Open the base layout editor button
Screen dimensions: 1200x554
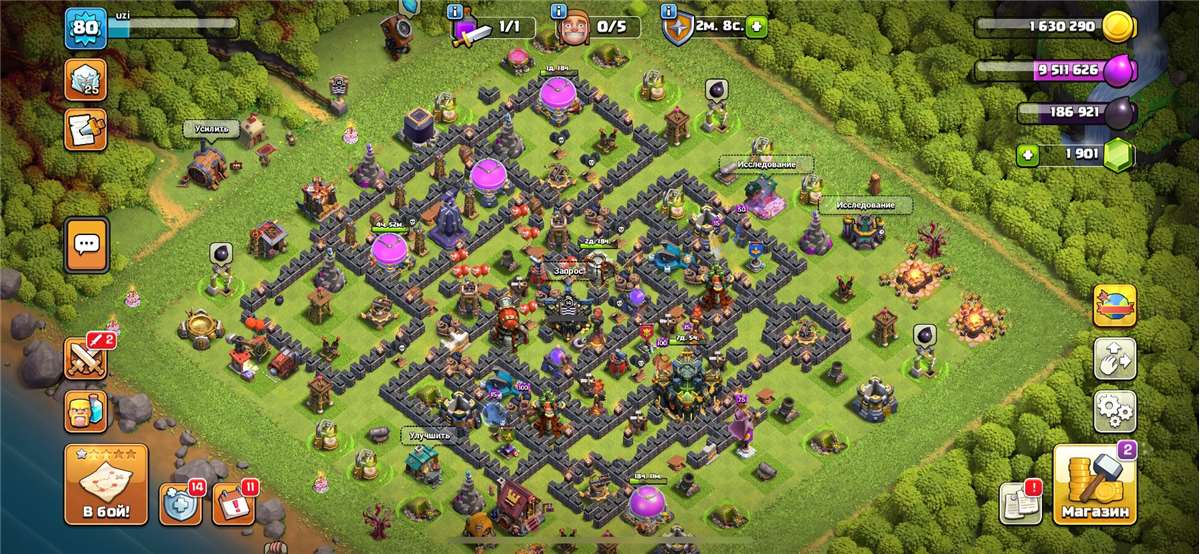(1114, 358)
